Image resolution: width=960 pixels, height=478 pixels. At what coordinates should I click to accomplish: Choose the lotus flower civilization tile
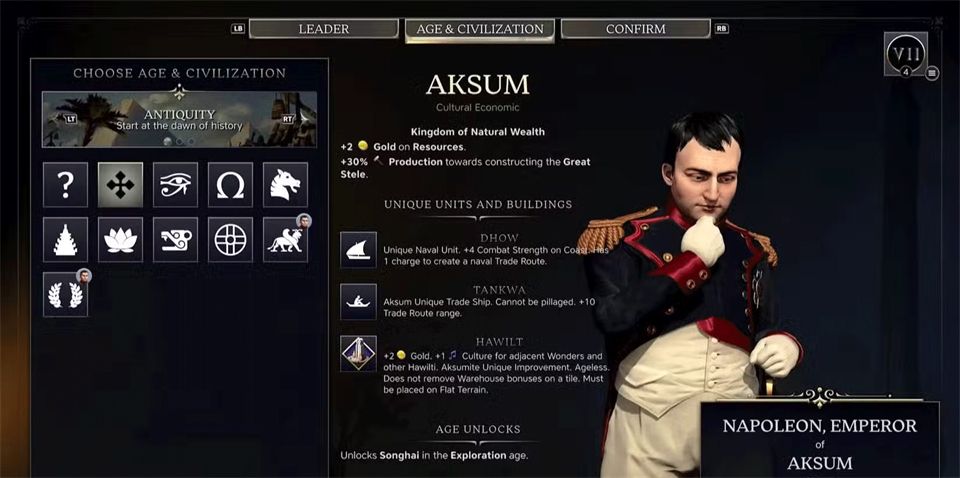pyautogui.click(x=120, y=240)
